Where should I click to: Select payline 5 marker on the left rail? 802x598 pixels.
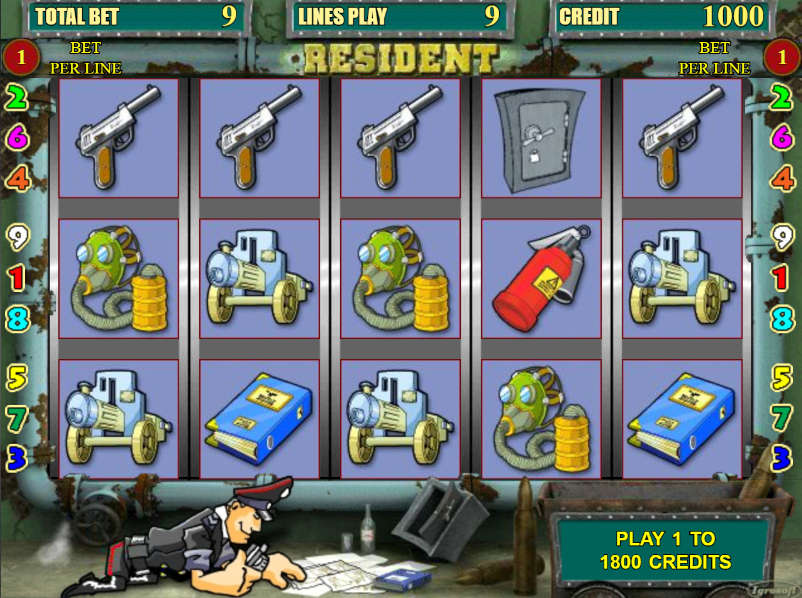click(x=17, y=377)
